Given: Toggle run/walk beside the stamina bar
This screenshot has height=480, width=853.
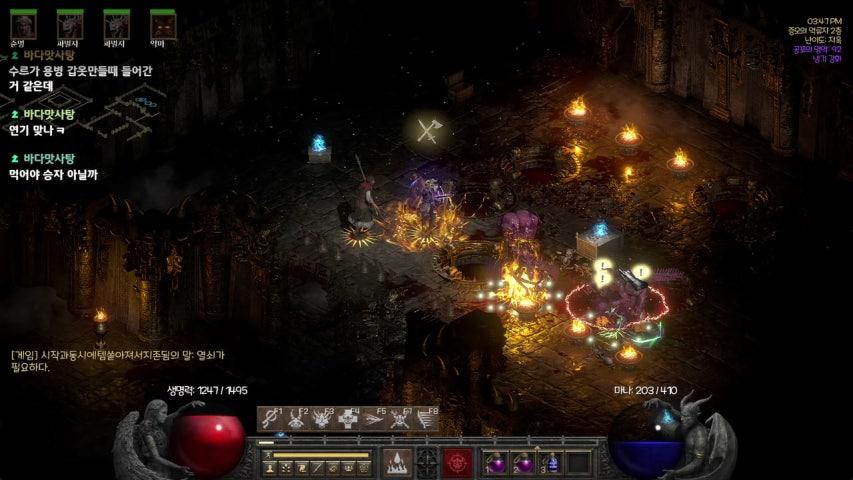Looking at the screenshot, I should [x=268, y=455].
